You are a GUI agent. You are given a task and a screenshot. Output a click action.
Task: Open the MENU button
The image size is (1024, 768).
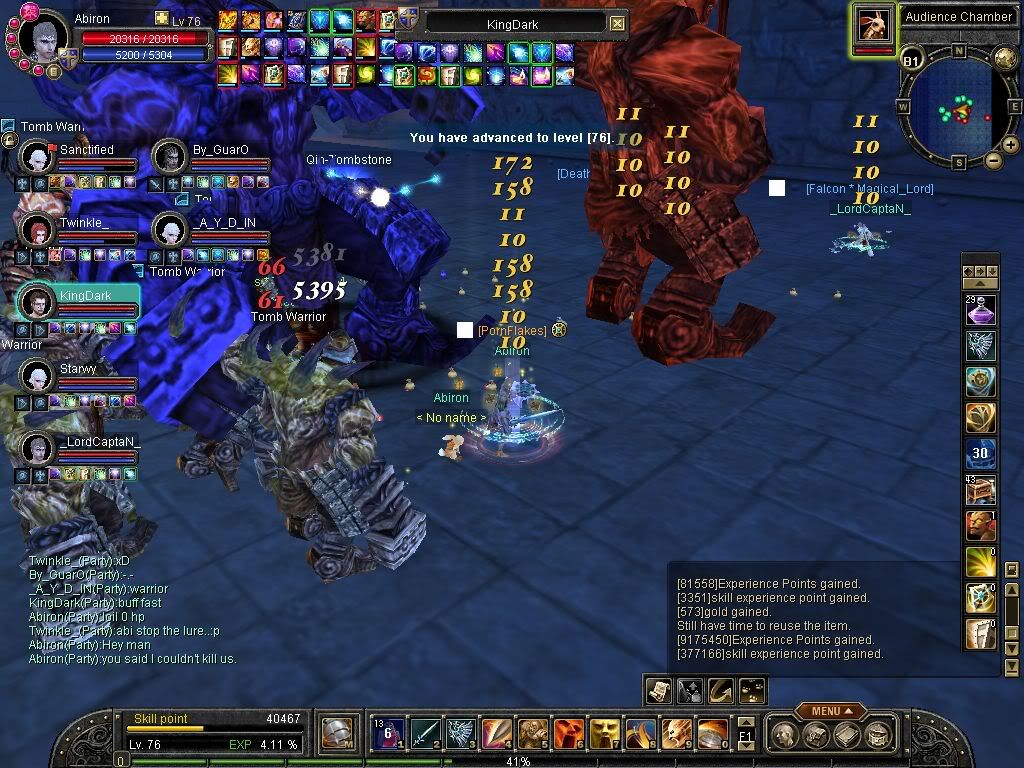coord(825,711)
